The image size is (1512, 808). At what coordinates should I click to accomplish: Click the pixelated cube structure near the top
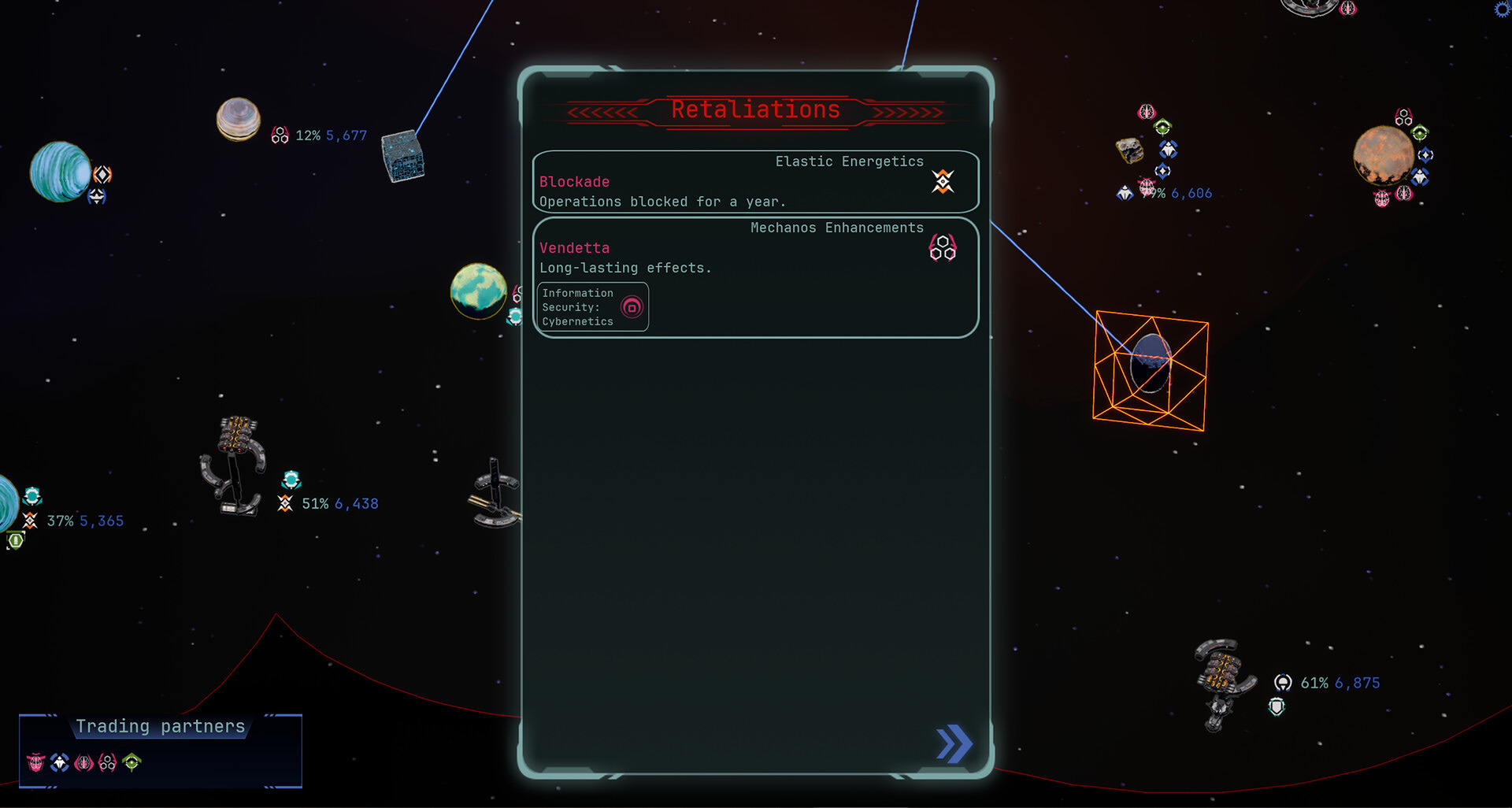click(403, 156)
